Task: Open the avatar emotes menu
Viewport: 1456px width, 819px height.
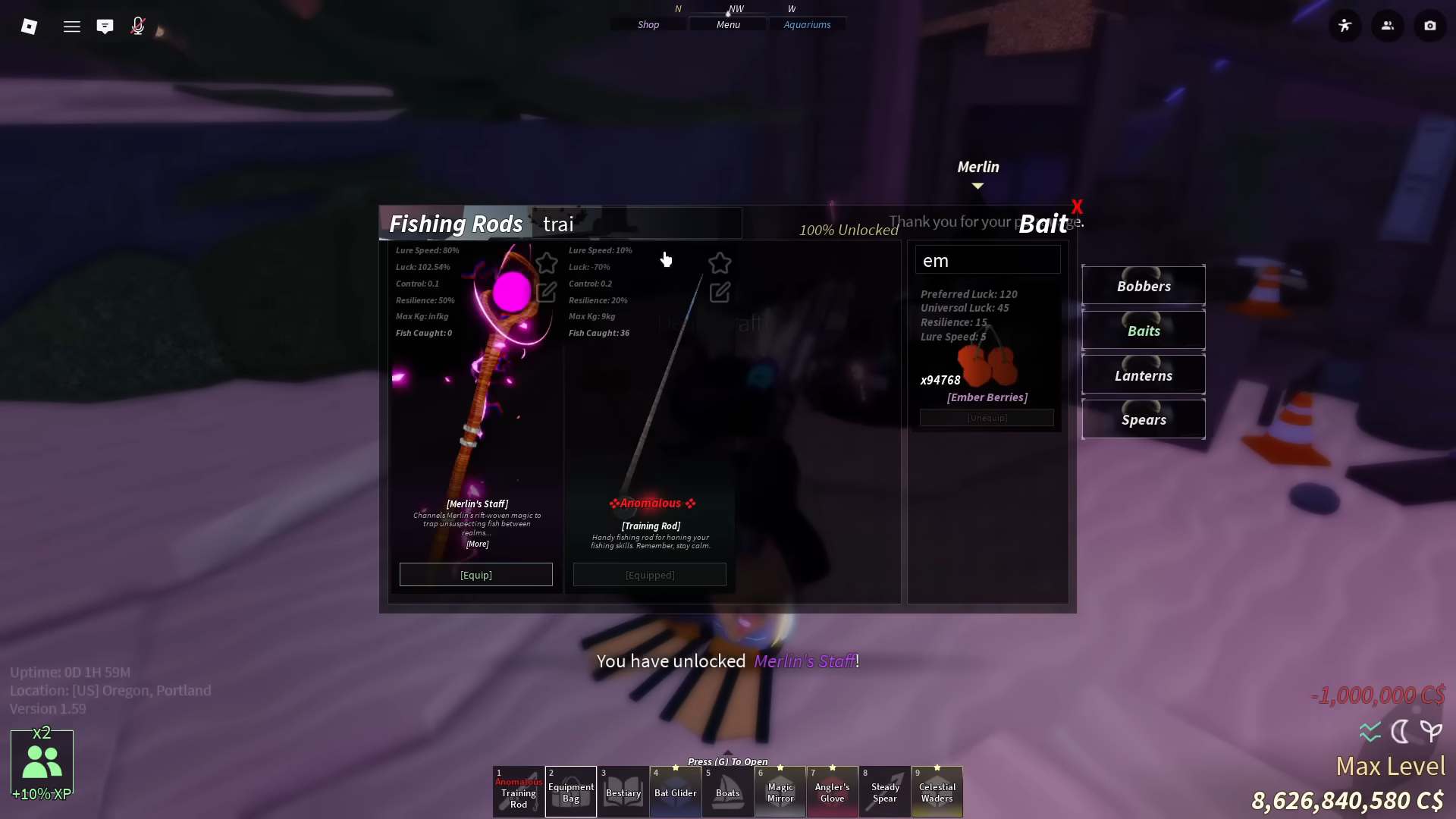Action: tap(1345, 25)
